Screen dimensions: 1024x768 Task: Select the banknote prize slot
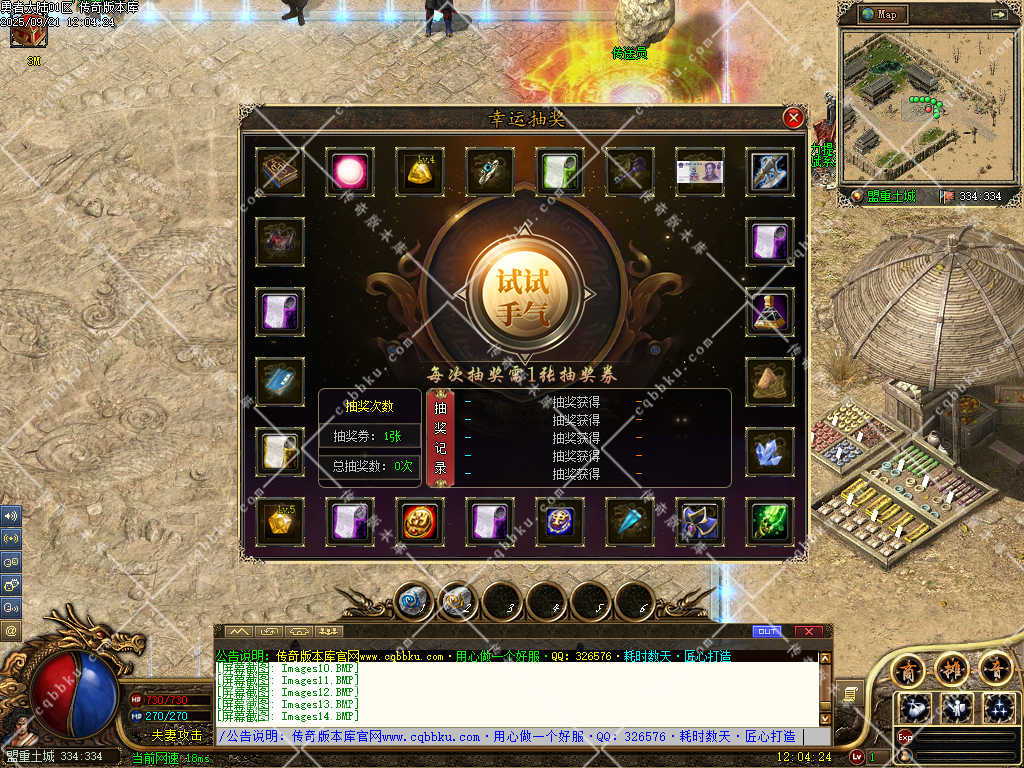tap(699, 172)
